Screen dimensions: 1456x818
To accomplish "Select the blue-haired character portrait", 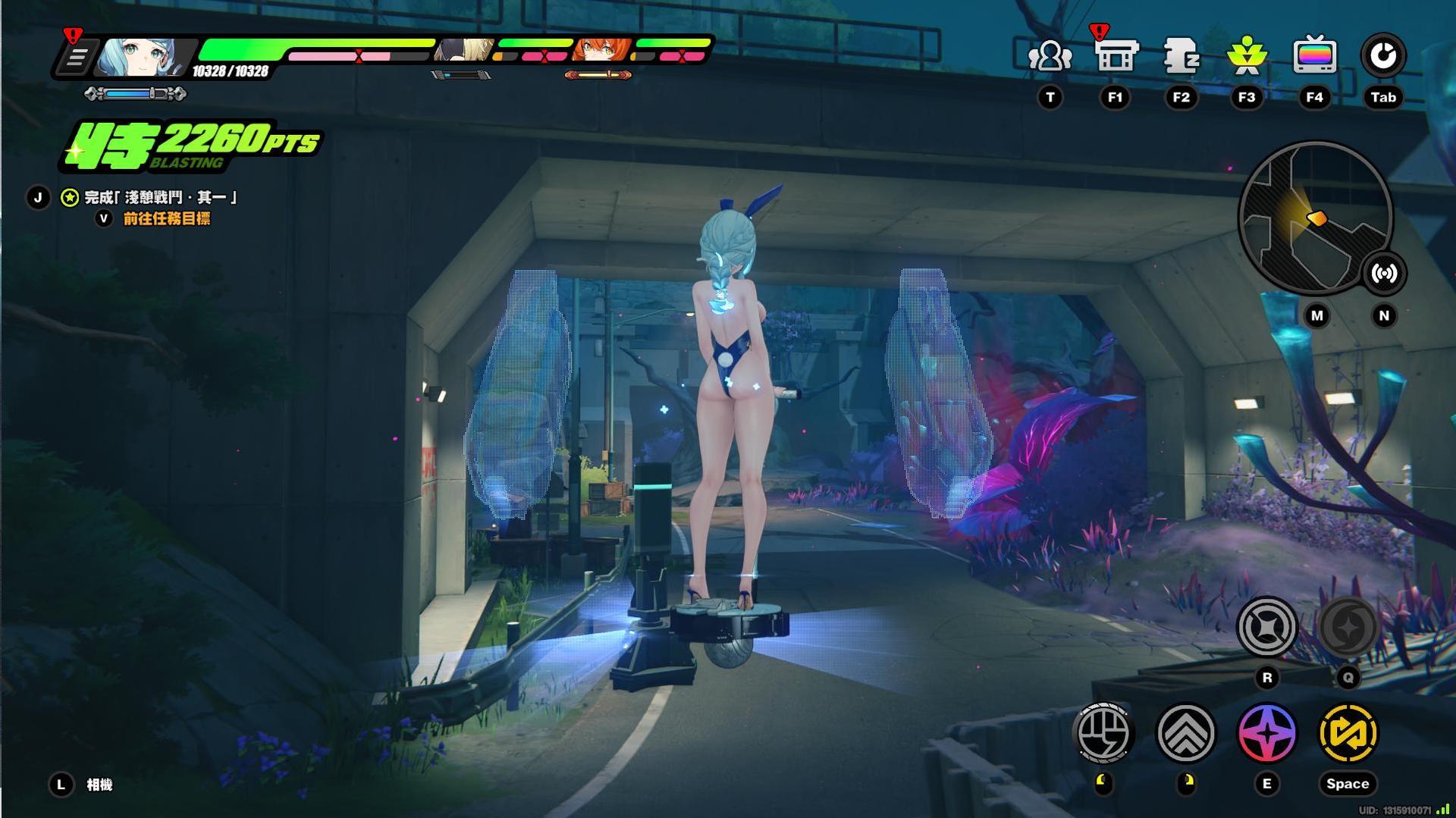I will 140,57.
